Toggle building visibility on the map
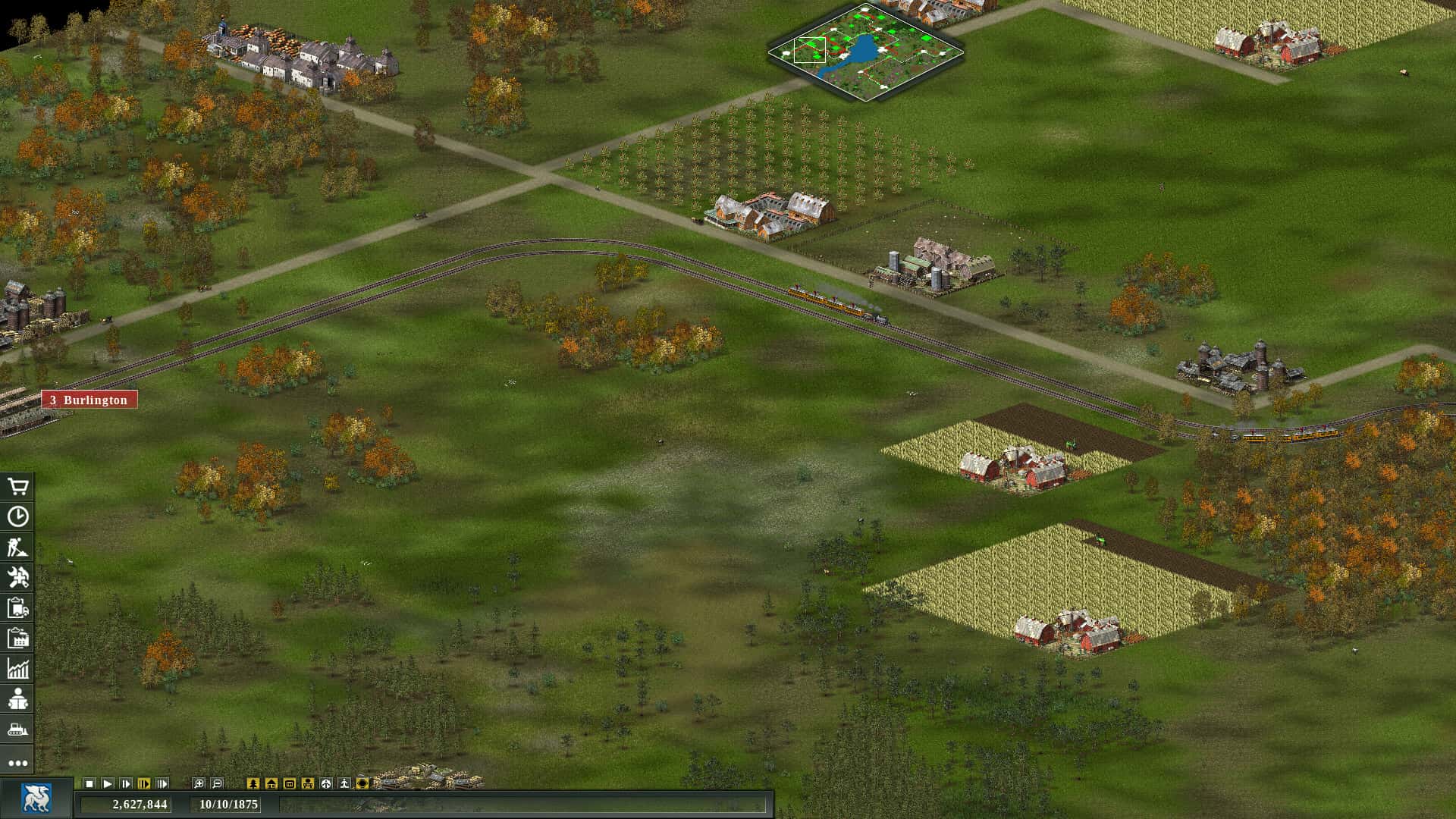 click(272, 783)
